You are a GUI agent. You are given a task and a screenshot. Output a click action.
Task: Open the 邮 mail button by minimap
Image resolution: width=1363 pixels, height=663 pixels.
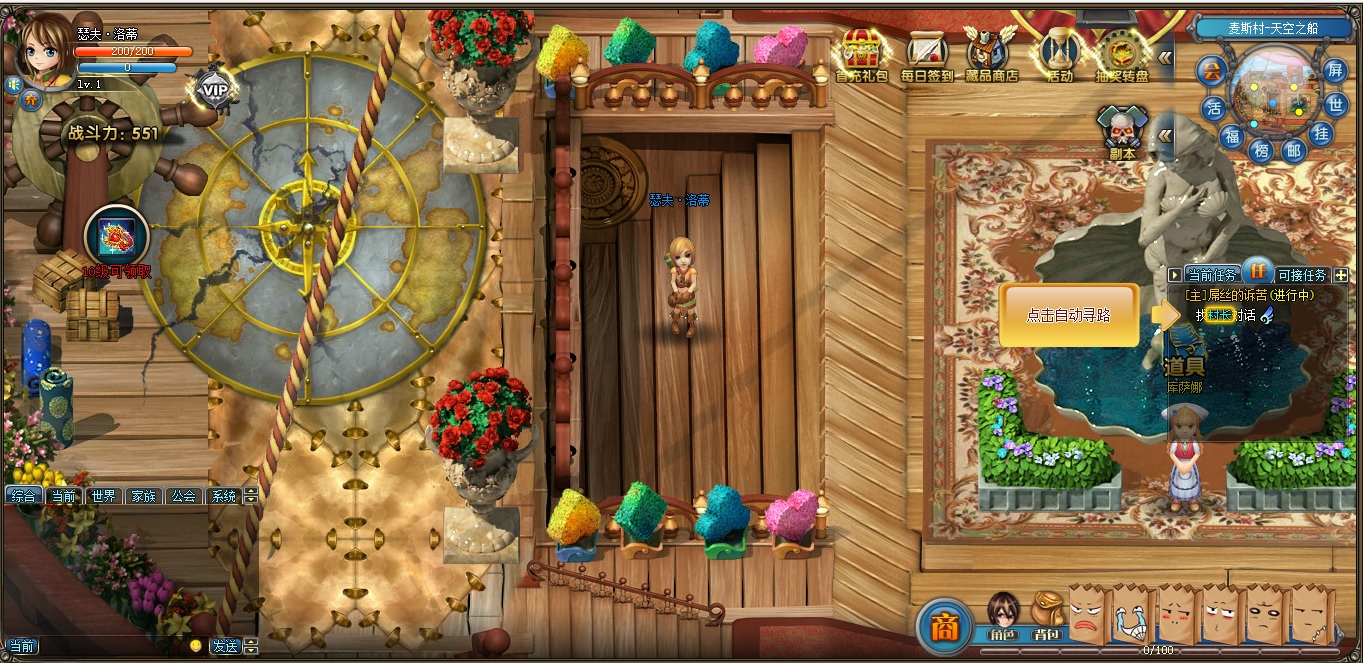(1294, 151)
